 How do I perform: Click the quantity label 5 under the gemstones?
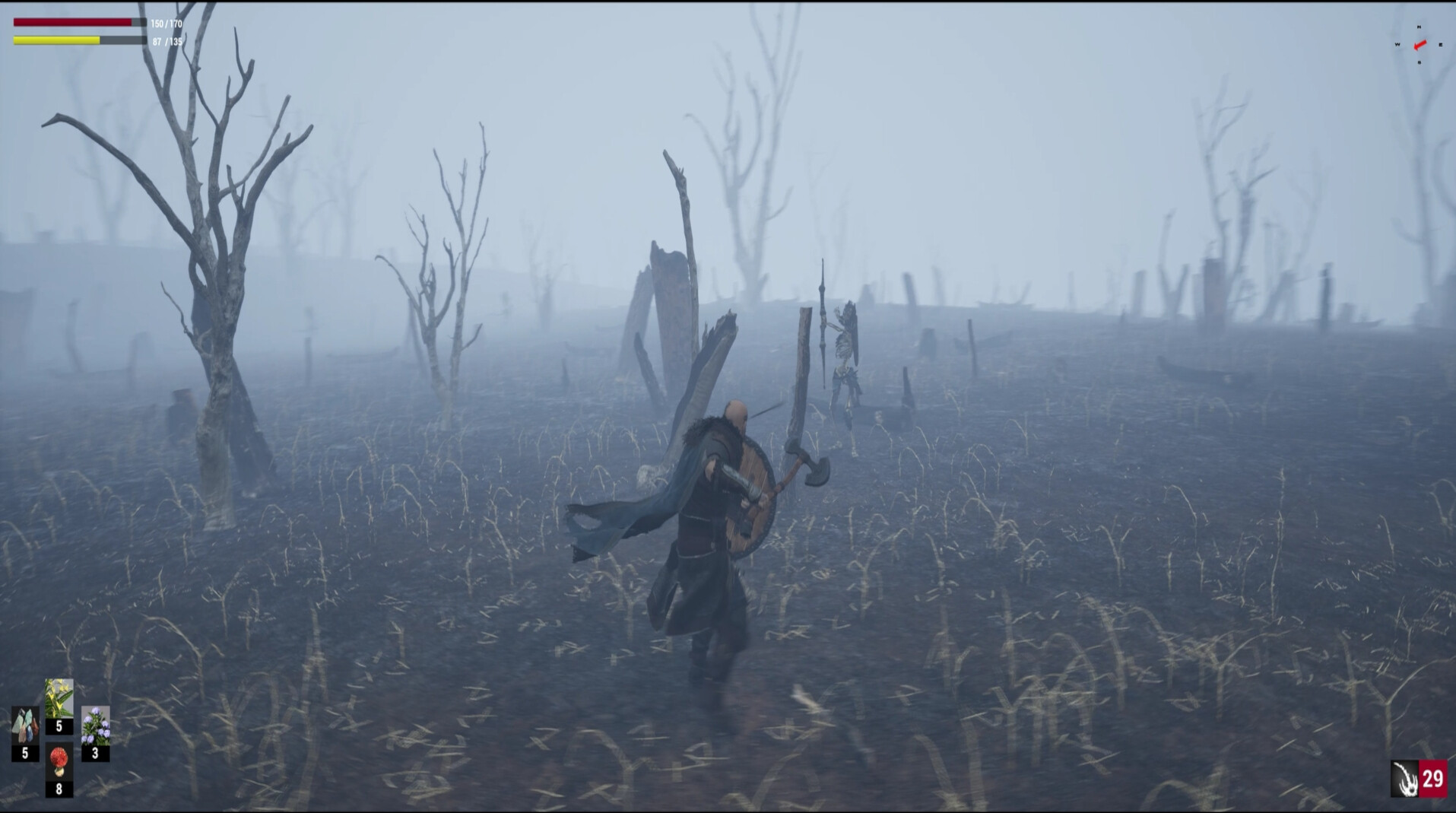[25, 754]
